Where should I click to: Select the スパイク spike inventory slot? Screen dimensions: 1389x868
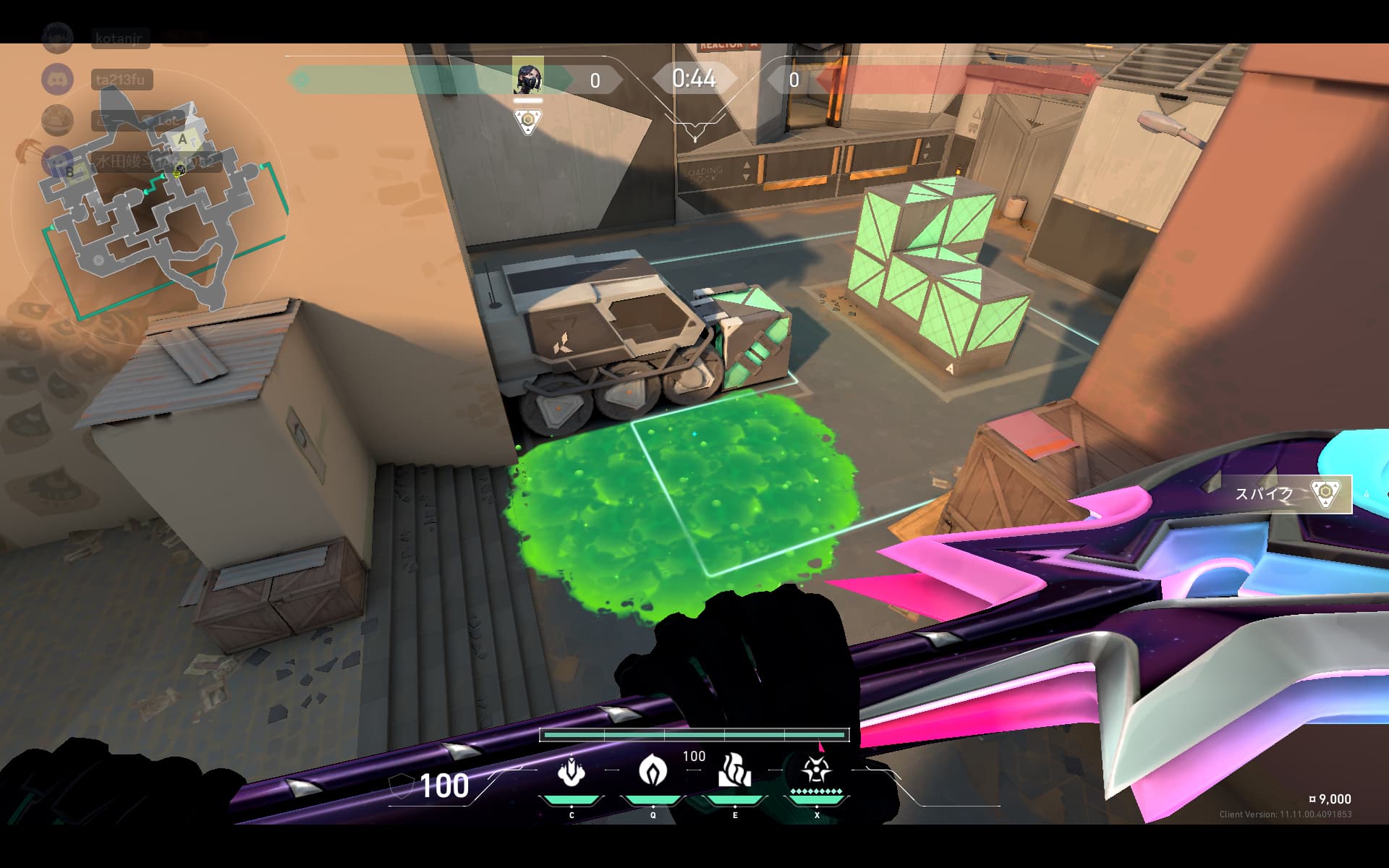[1288, 494]
